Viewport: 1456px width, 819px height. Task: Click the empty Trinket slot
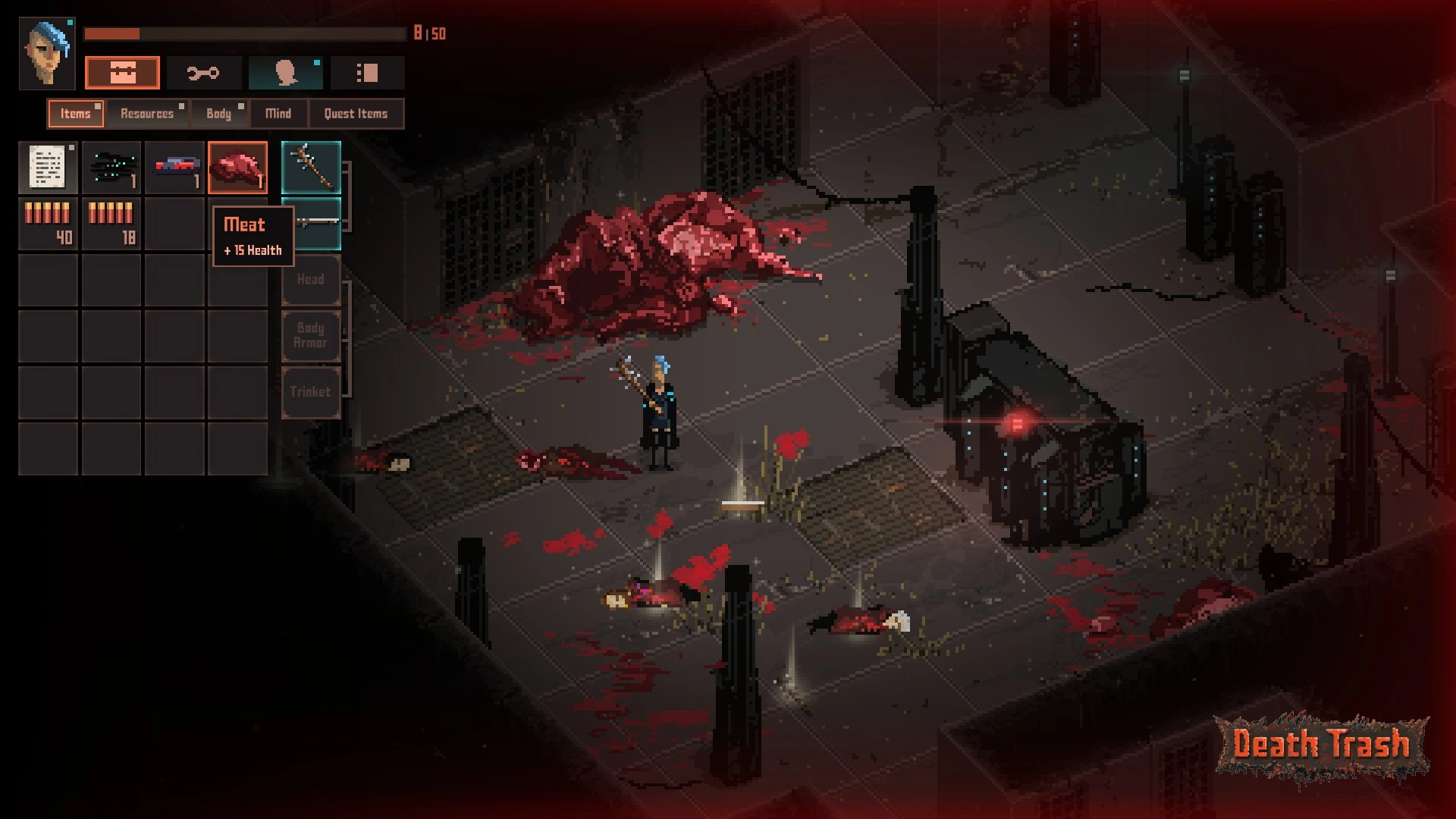(x=311, y=392)
